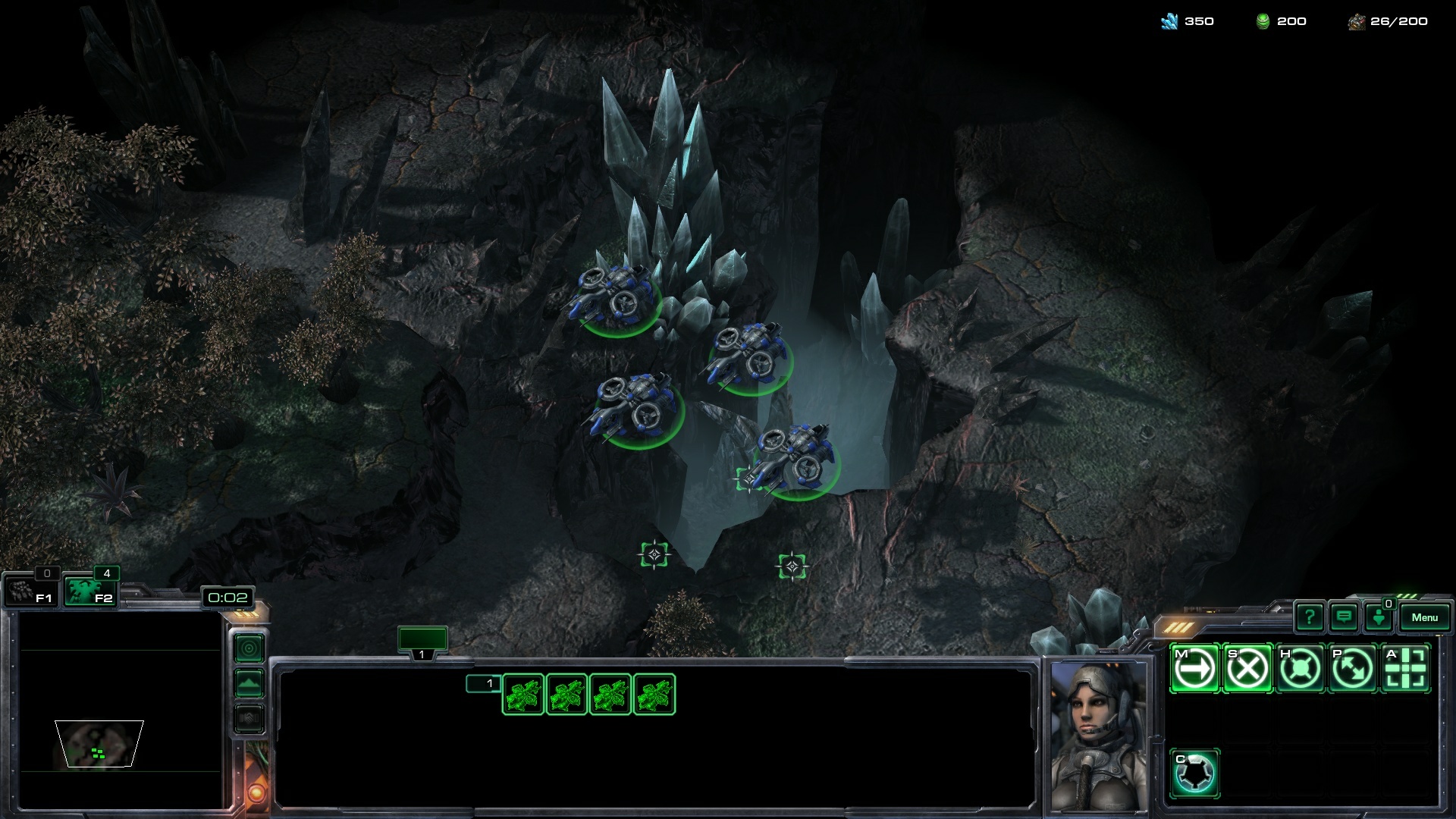Open the social friends button
Image resolution: width=1456 pixels, height=819 pixels.
click(1379, 617)
